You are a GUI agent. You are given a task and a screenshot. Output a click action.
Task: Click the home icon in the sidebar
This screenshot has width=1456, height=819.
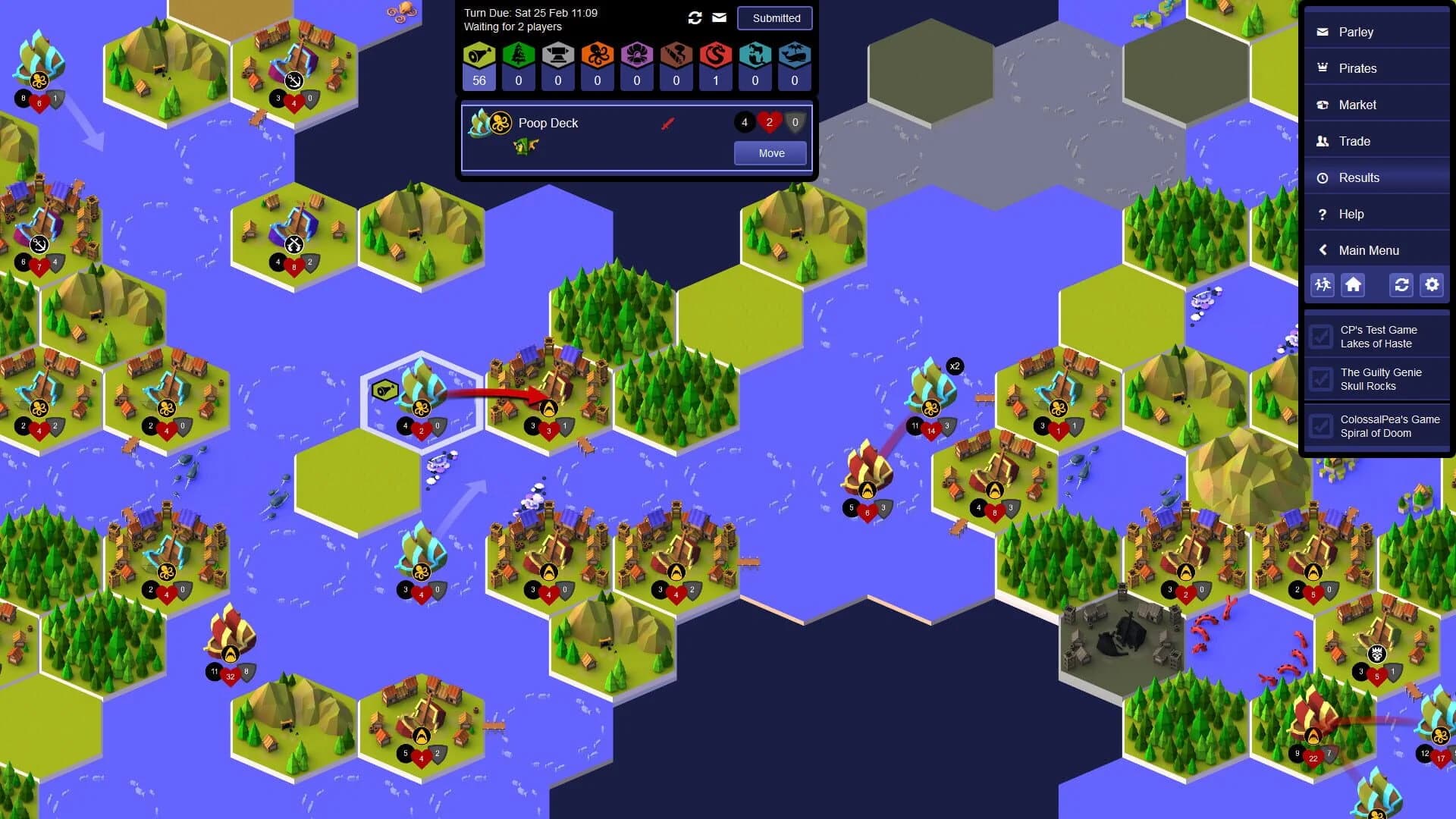(1354, 285)
